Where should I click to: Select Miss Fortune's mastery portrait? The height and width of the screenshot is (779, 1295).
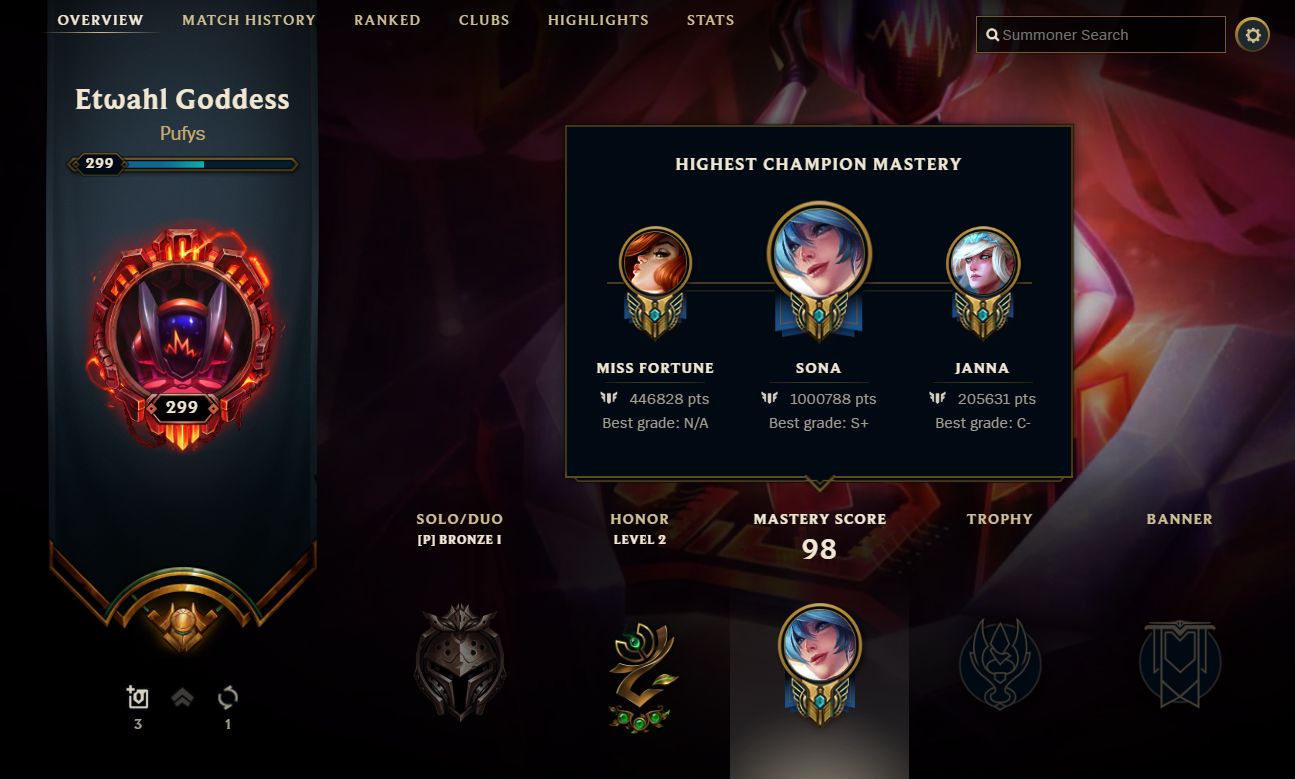tap(655, 262)
